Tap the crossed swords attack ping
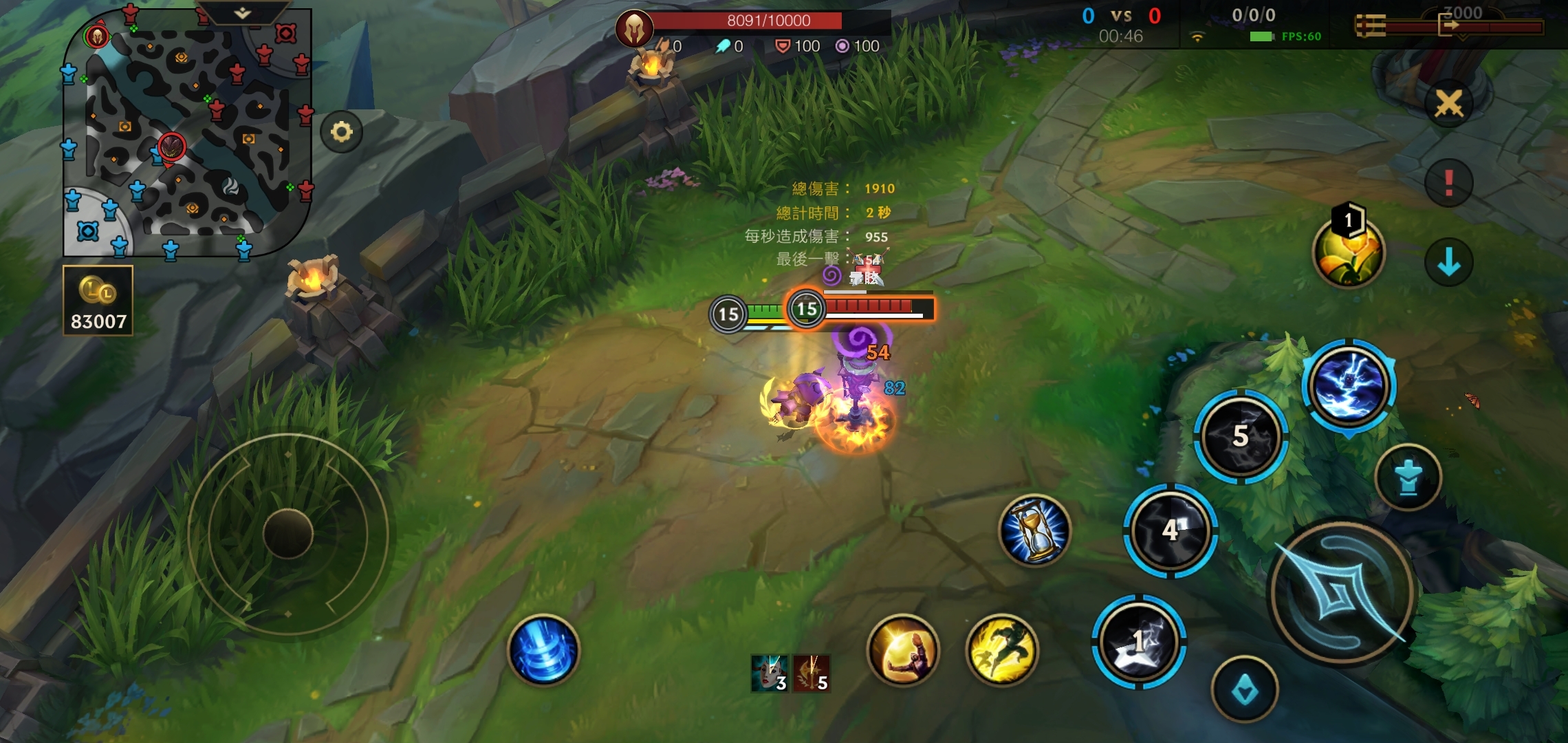The height and width of the screenshot is (743, 1568). point(1448,104)
